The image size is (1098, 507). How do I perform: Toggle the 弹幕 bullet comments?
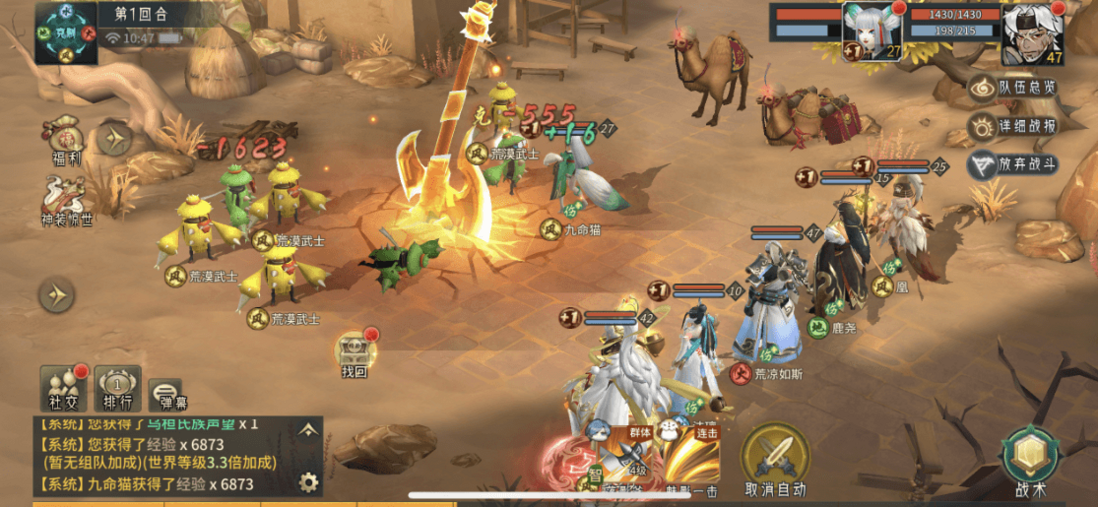(x=166, y=395)
